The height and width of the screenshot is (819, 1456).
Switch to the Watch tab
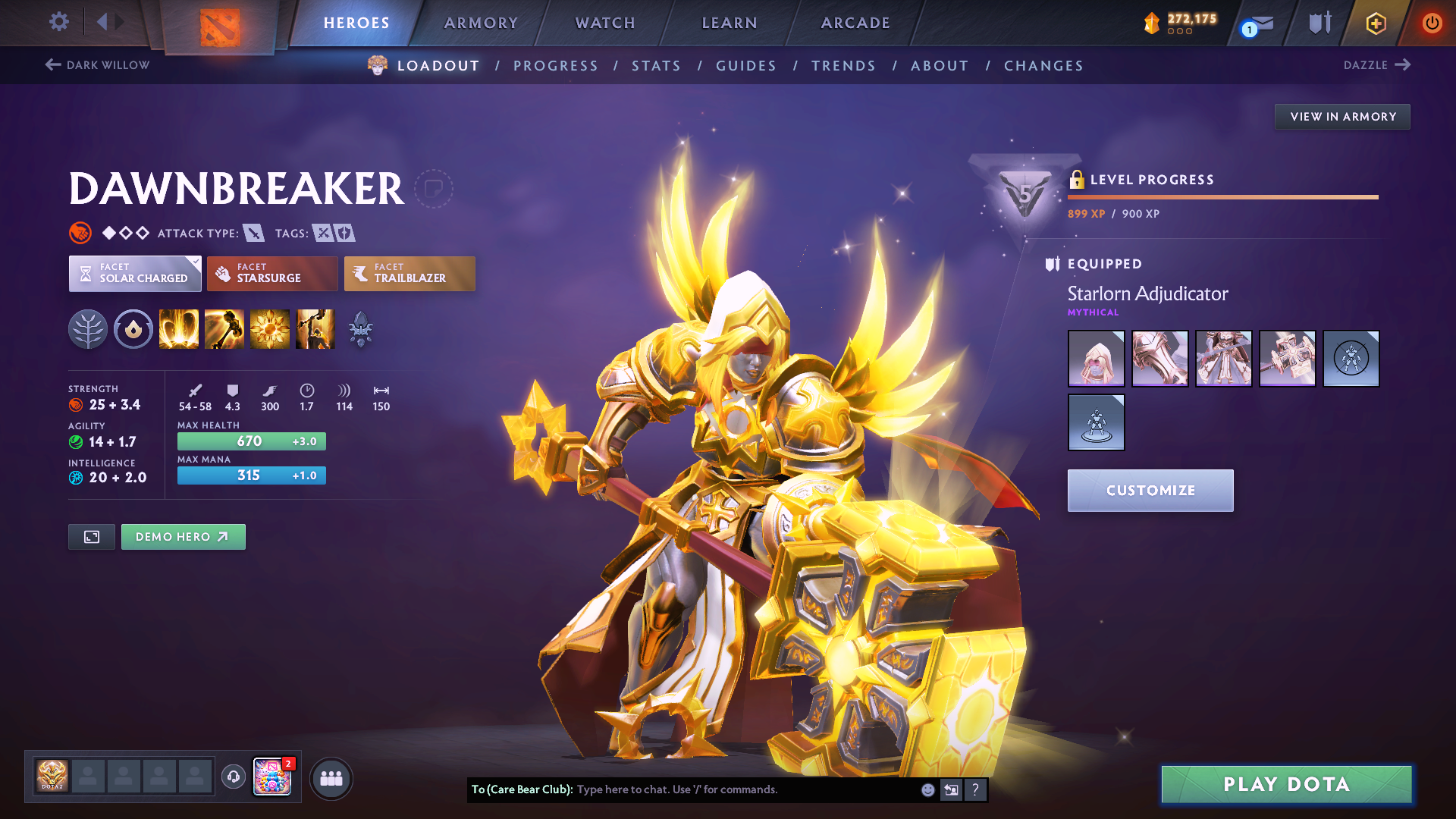605,23
